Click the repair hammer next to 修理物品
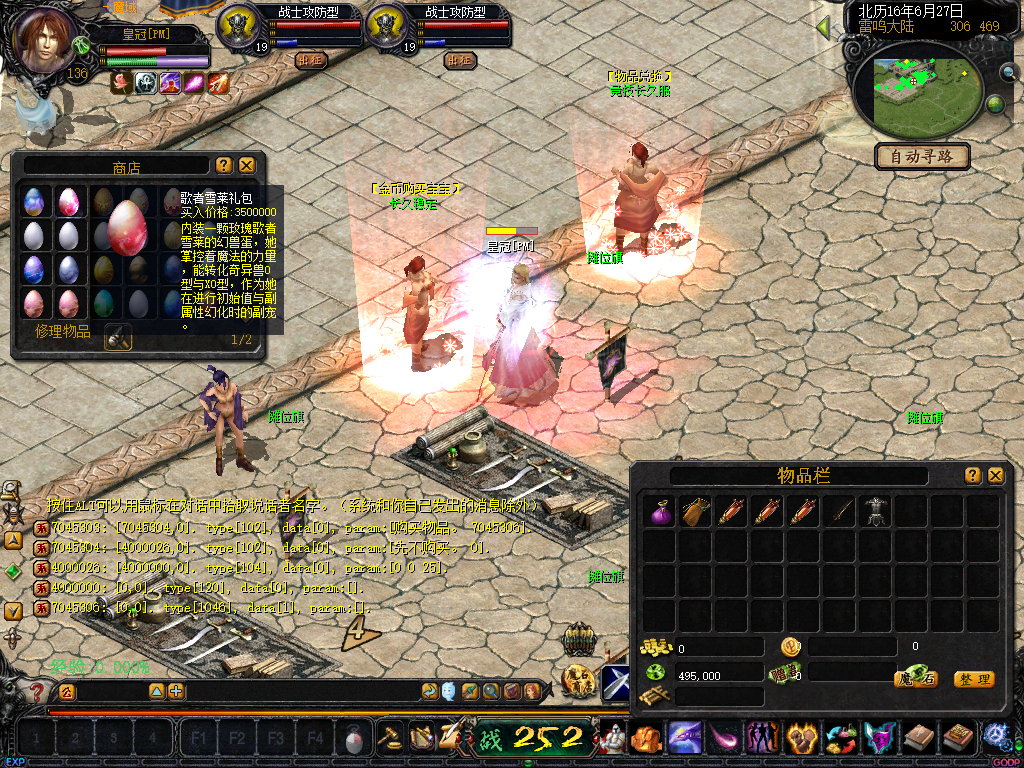This screenshot has height=768, width=1024. [x=118, y=337]
